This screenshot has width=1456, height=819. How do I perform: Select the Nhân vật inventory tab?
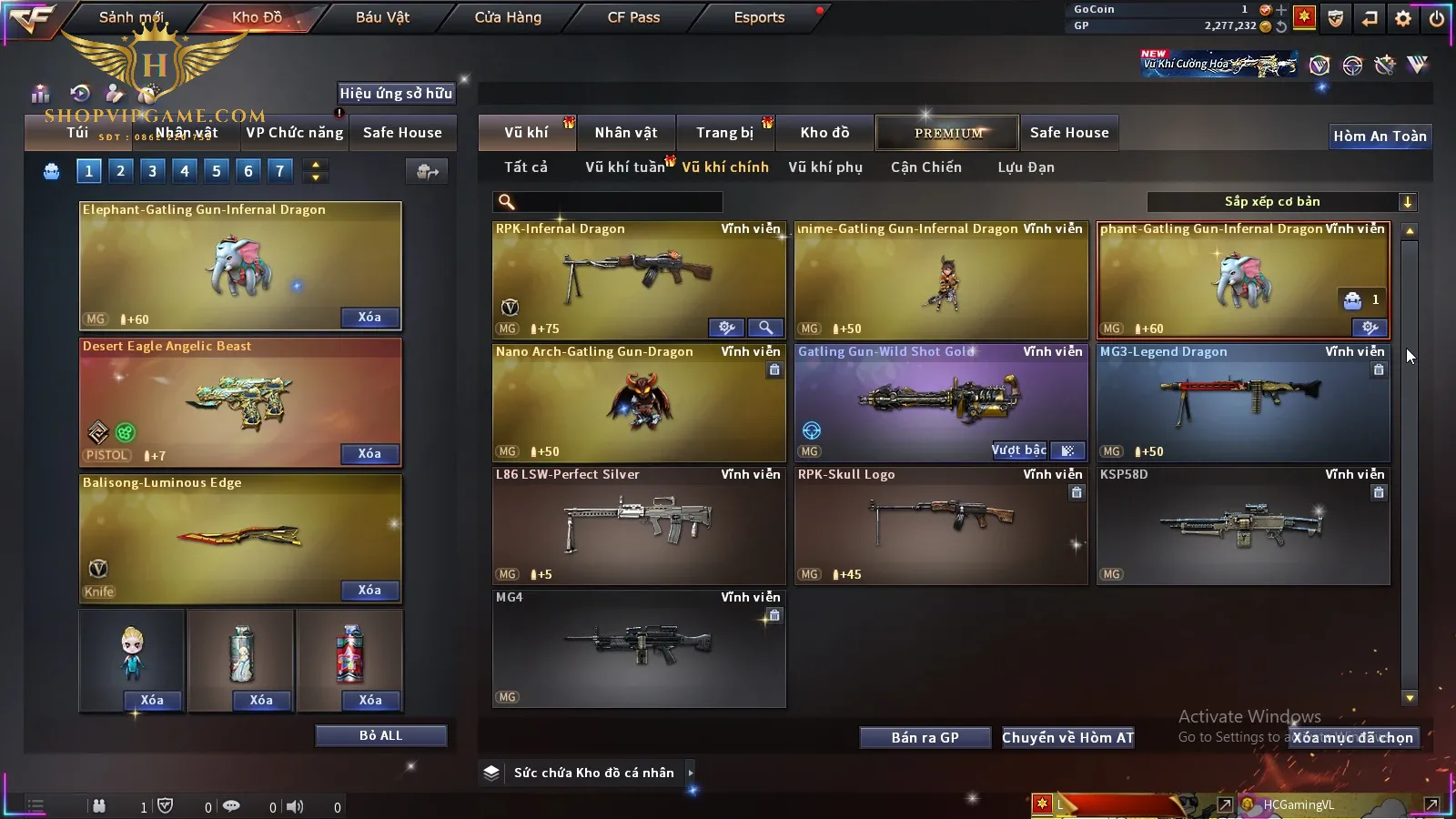pos(626,133)
